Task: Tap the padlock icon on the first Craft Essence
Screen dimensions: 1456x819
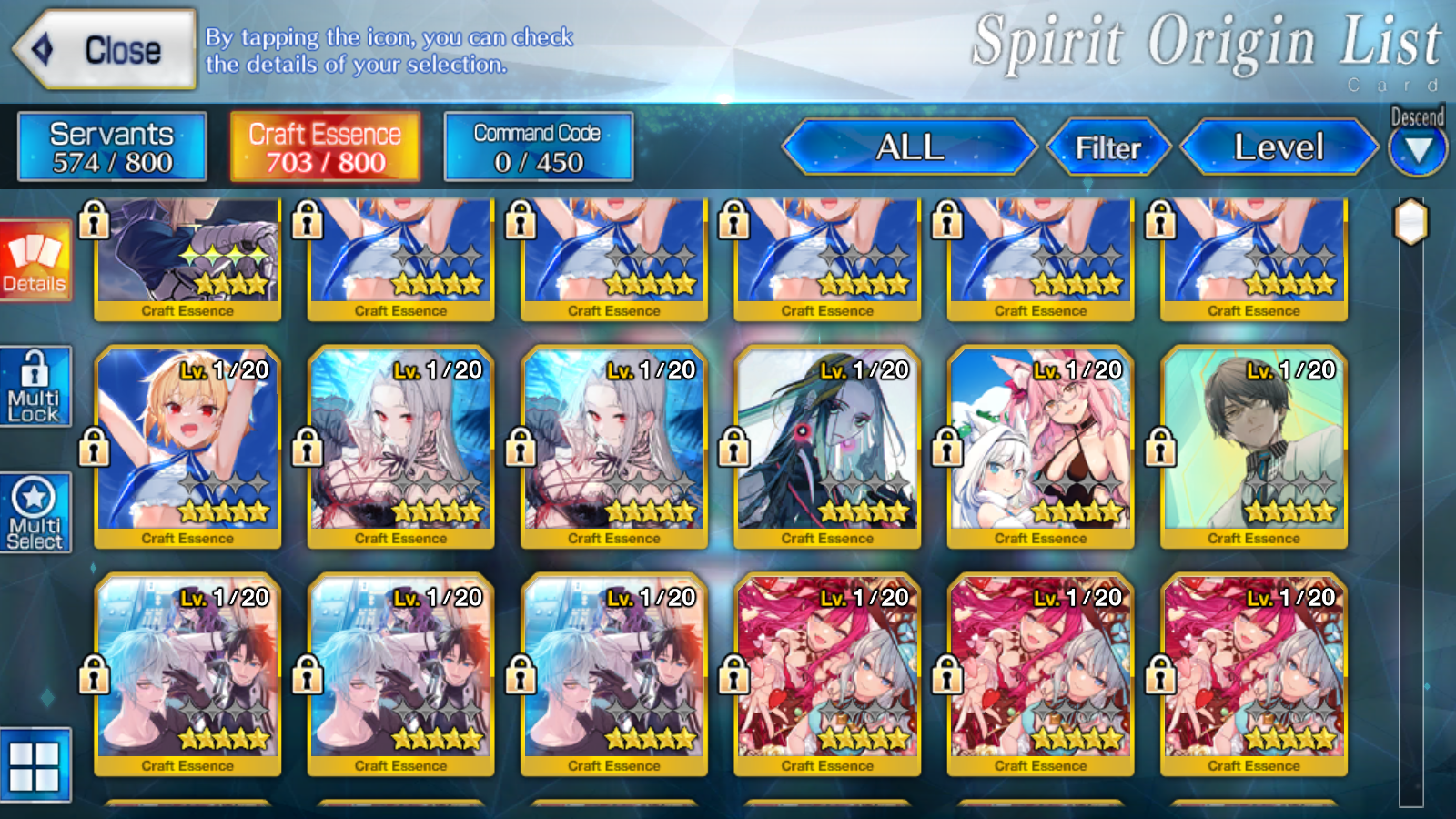Action: click(x=92, y=221)
